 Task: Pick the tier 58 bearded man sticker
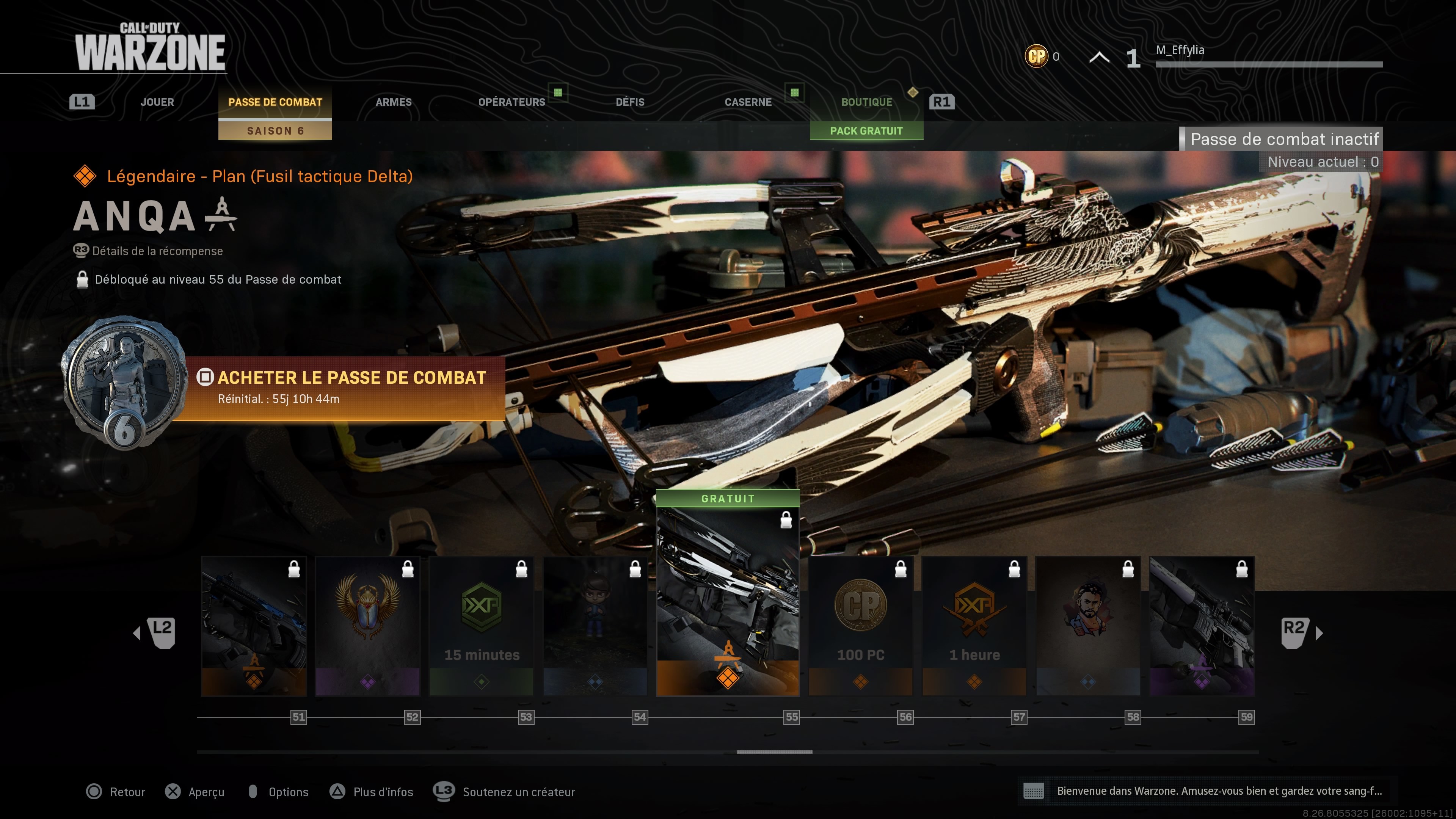(x=1087, y=626)
